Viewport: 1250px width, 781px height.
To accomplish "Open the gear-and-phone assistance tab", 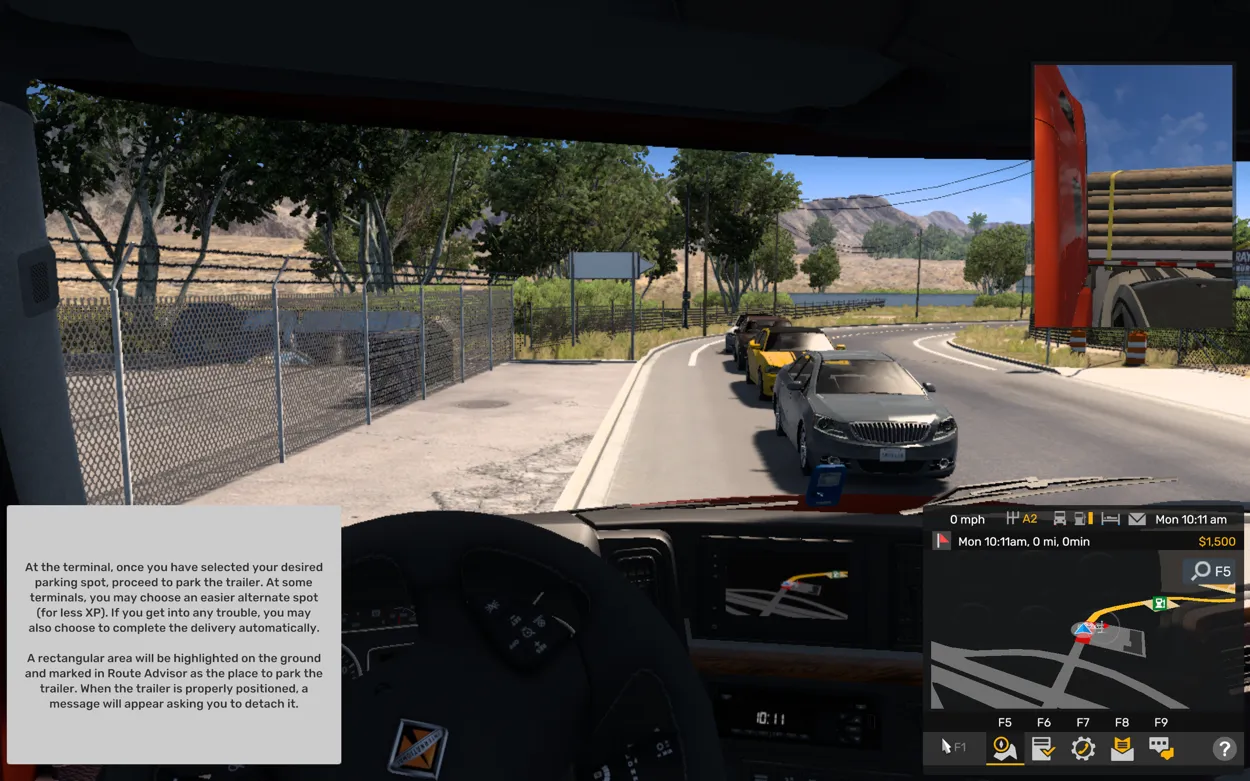I will pyautogui.click(x=1083, y=747).
